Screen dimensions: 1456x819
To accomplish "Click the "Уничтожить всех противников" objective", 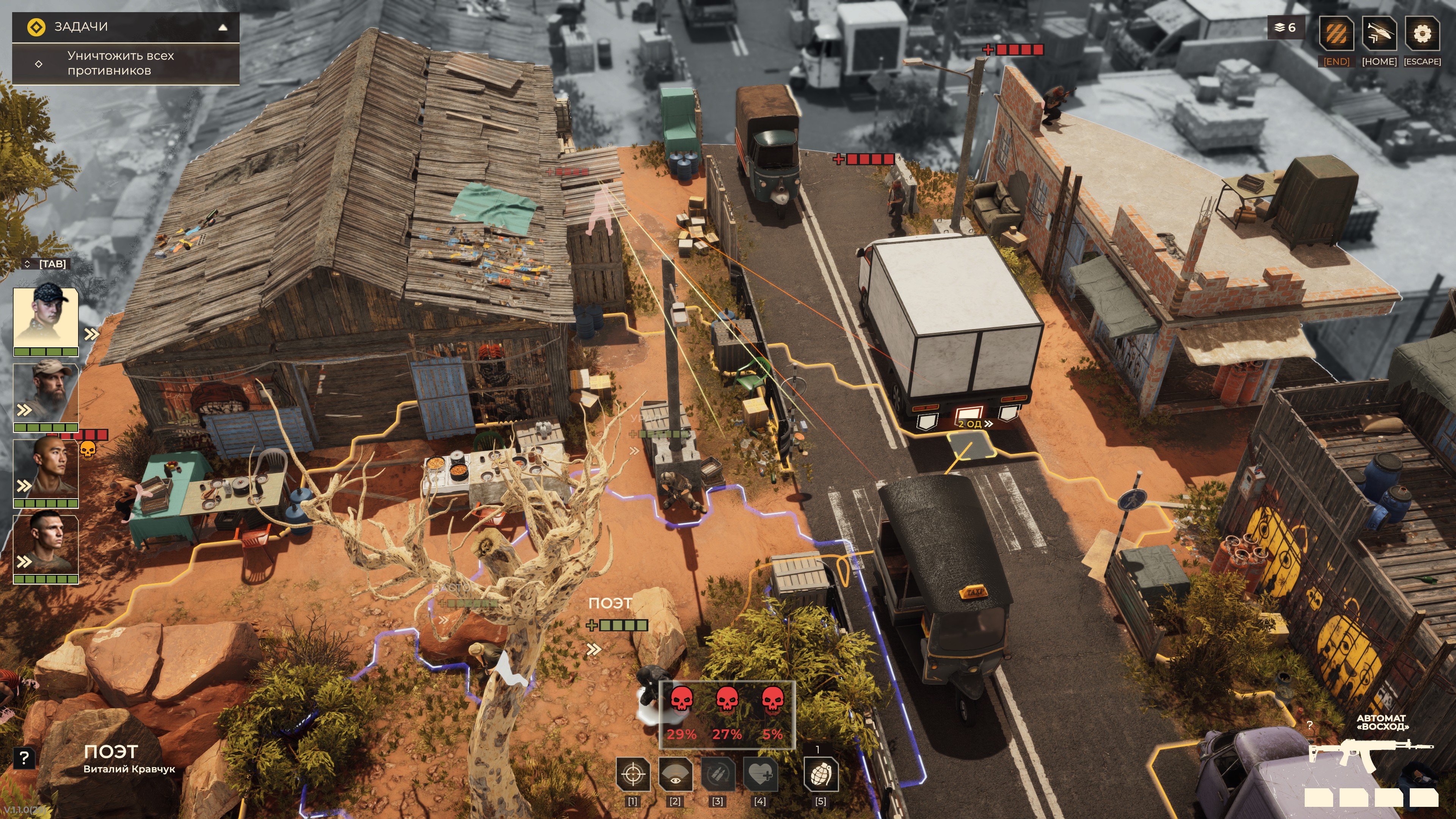I will click(x=121, y=63).
